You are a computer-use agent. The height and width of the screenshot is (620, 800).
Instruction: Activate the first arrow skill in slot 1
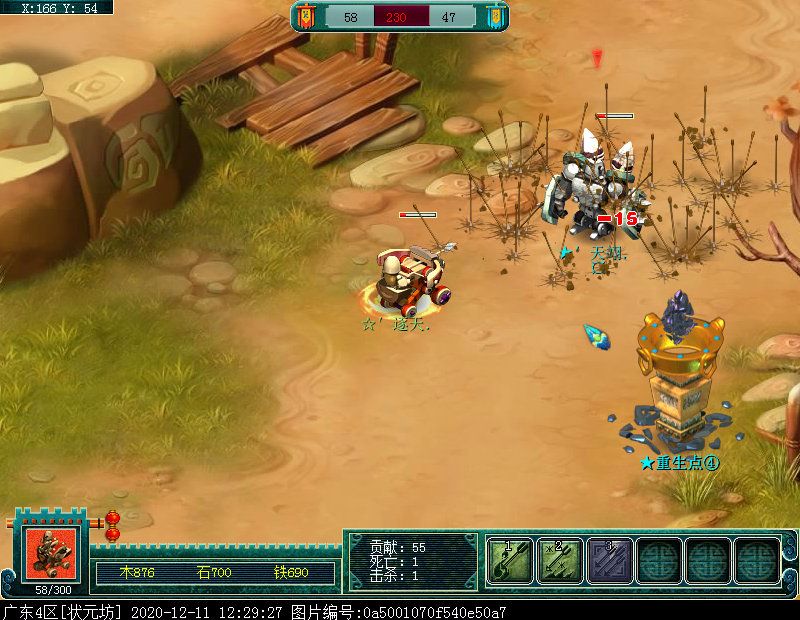(x=510, y=560)
